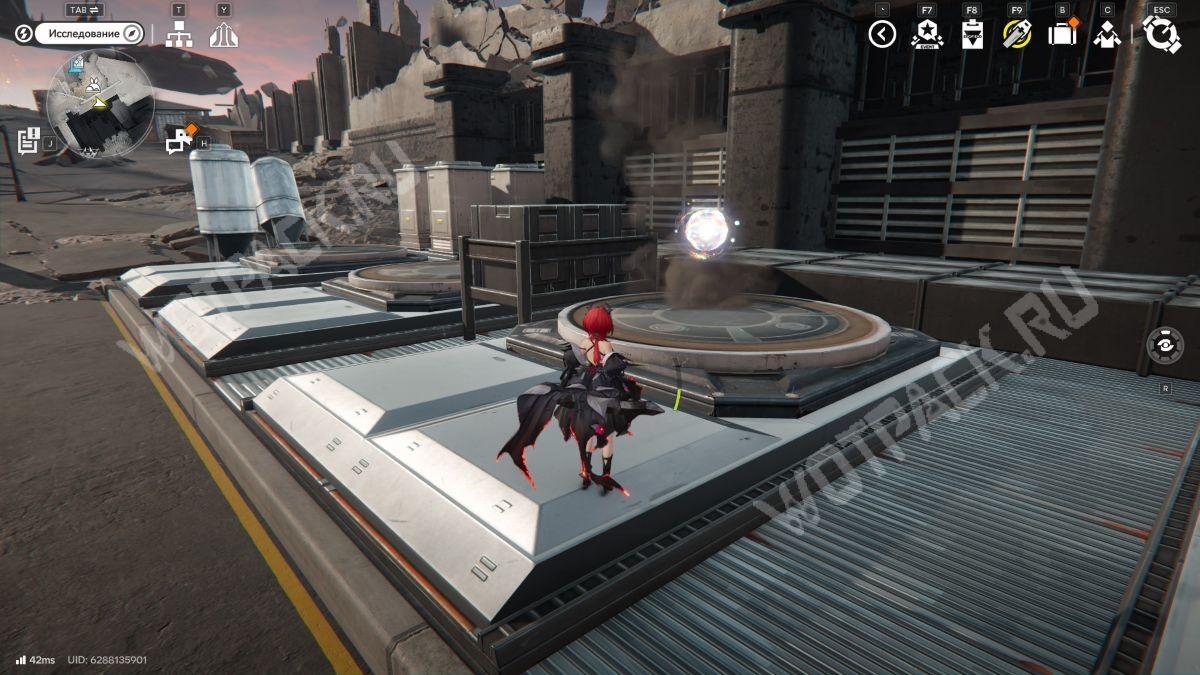Open the circular minimap
Viewport: 1200px width, 675px height.
[x=100, y=105]
